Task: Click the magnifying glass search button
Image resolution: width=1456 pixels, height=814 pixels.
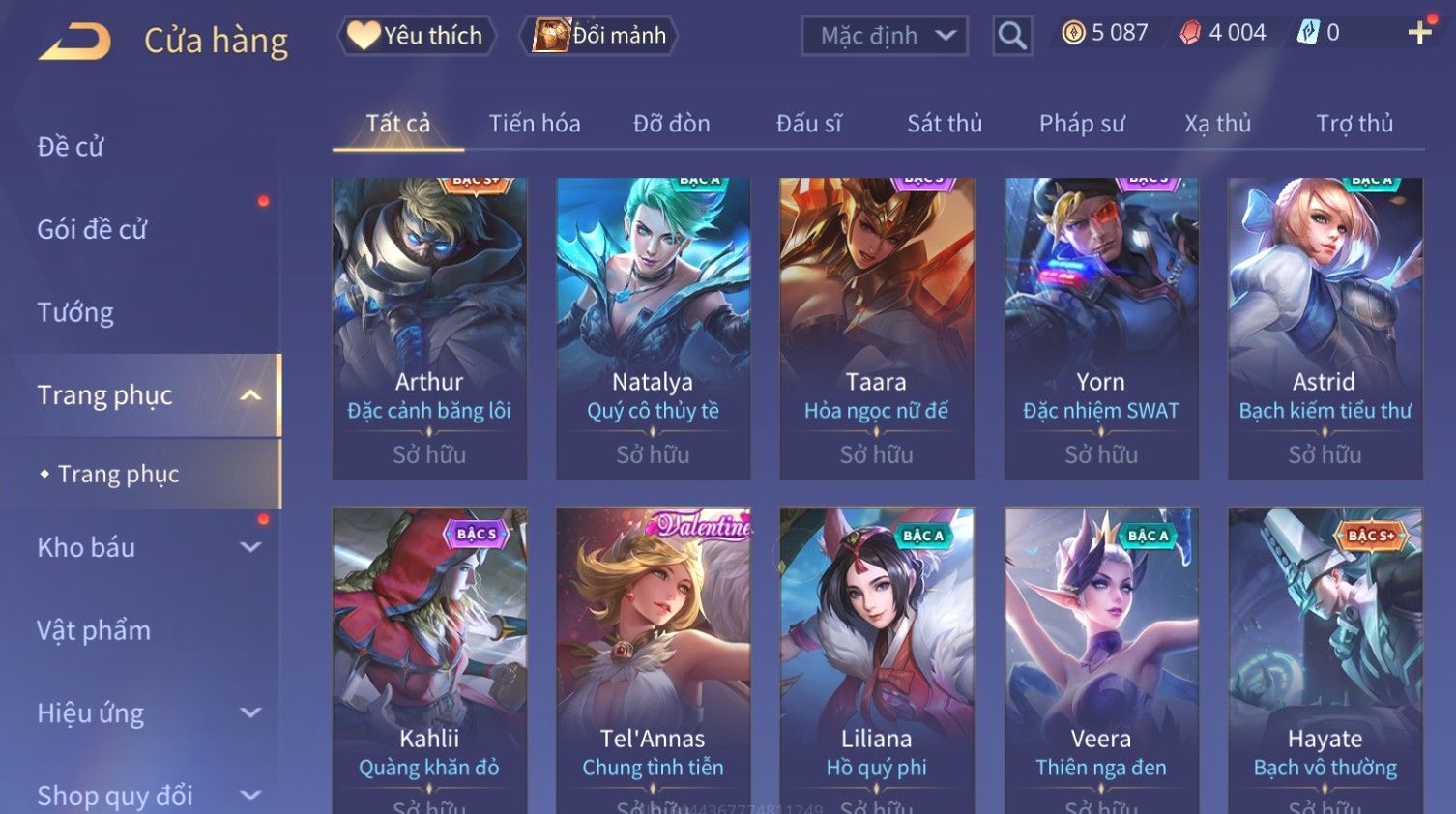Action: 1011,37
